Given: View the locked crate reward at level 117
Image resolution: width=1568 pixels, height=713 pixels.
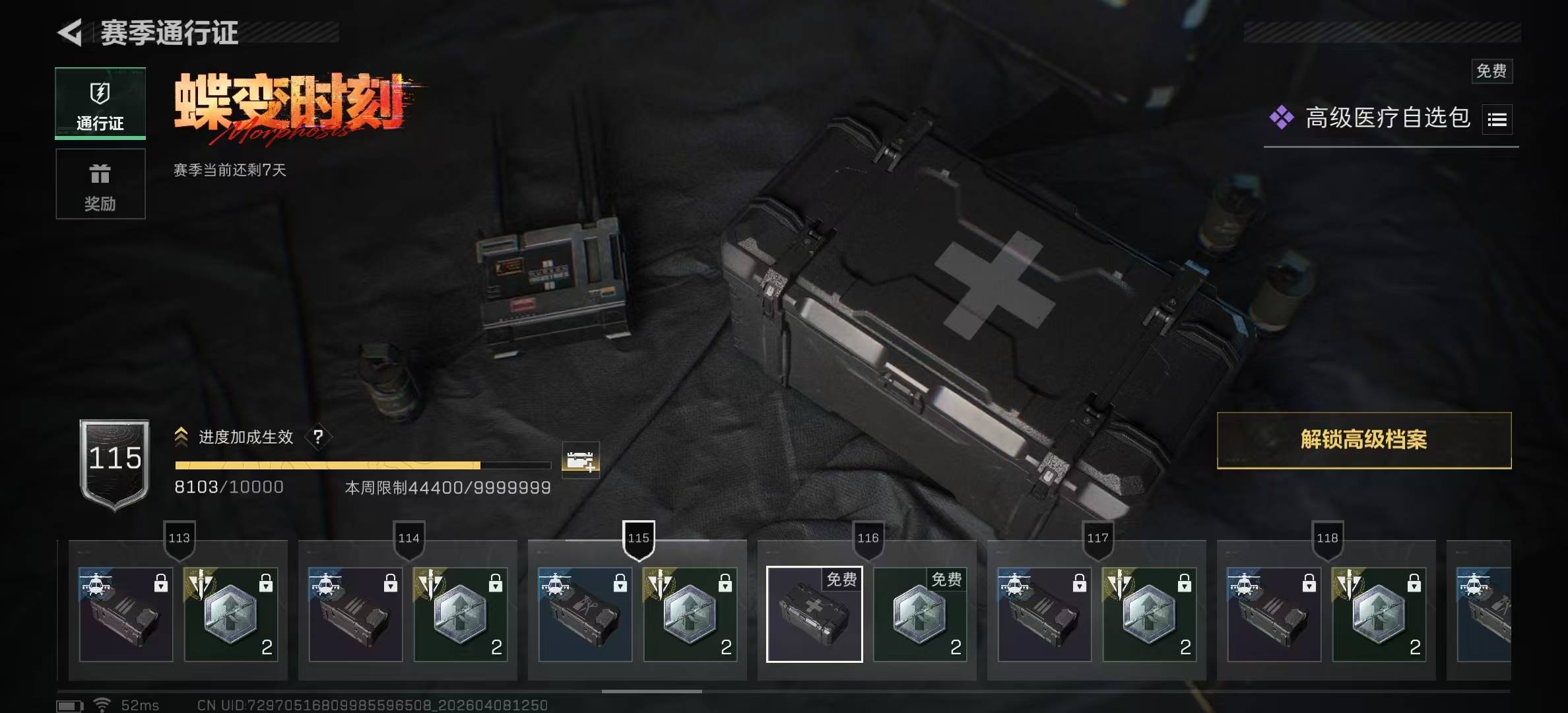Looking at the screenshot, I should 1045,614.
